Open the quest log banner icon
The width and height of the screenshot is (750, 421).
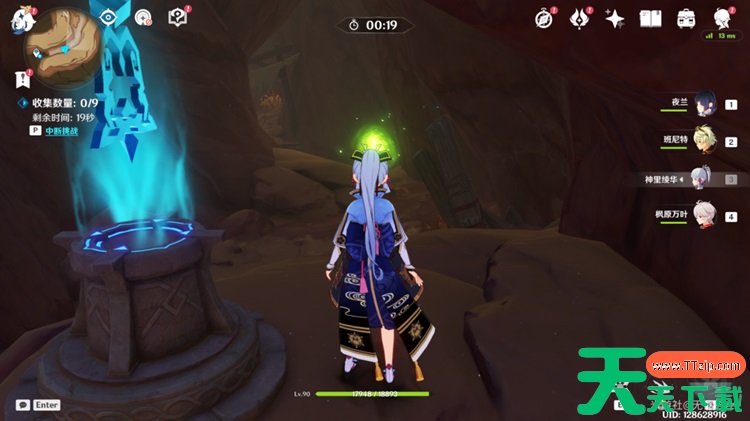pyautogui.click(x=23, y=80)
